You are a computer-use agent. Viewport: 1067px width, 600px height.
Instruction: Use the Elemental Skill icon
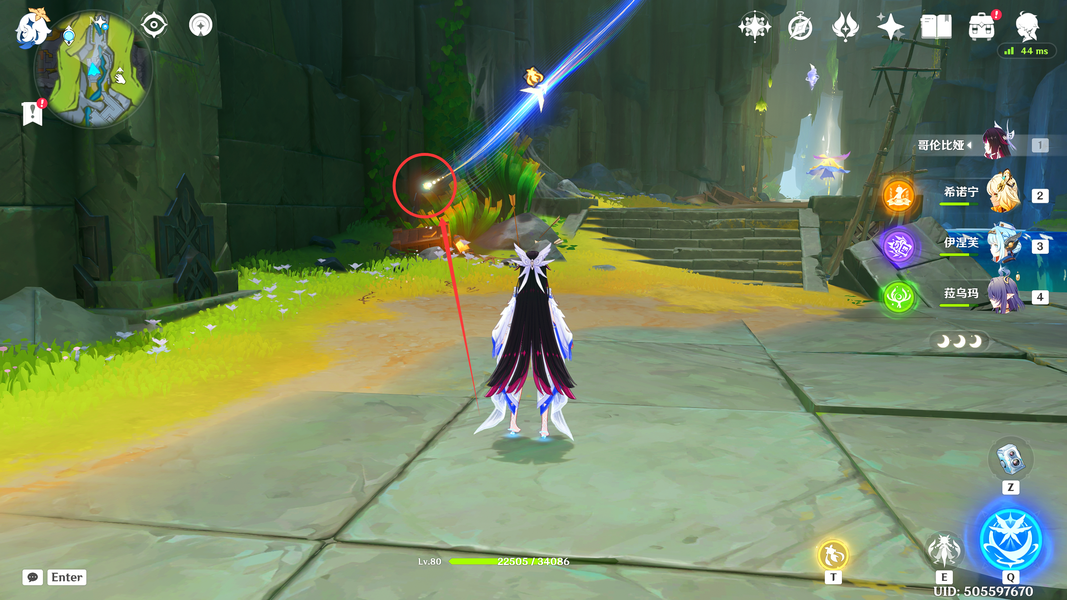coord(944,550)
